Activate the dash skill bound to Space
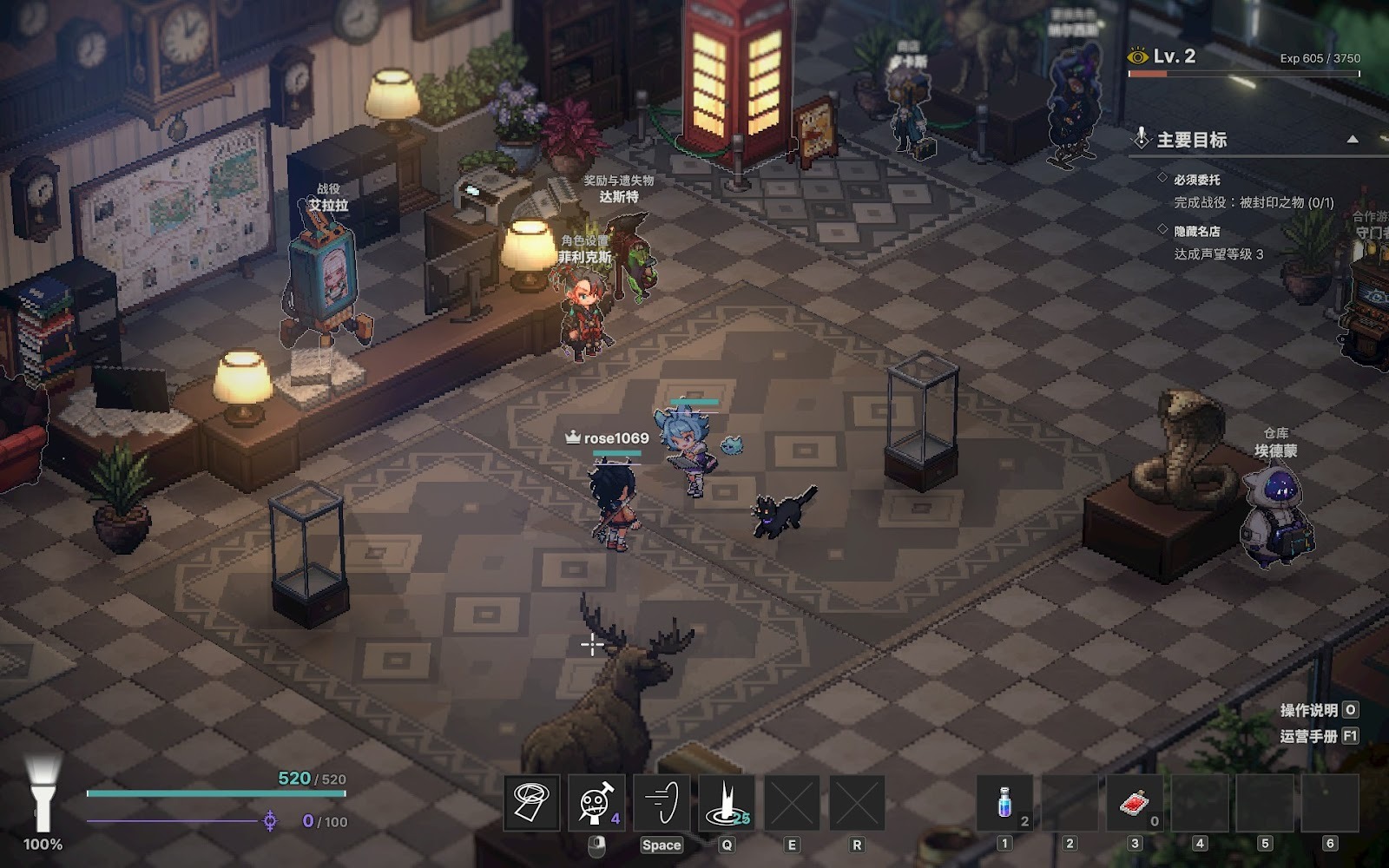Screen dimensions: 1389x868 click(x=660, y=804)
